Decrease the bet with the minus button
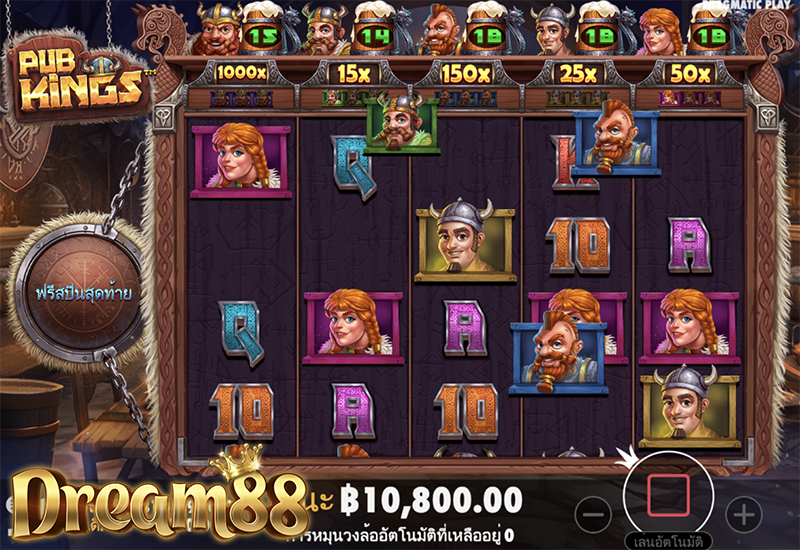This screenshot has height=550, width=800. click(x=593, y=515)
